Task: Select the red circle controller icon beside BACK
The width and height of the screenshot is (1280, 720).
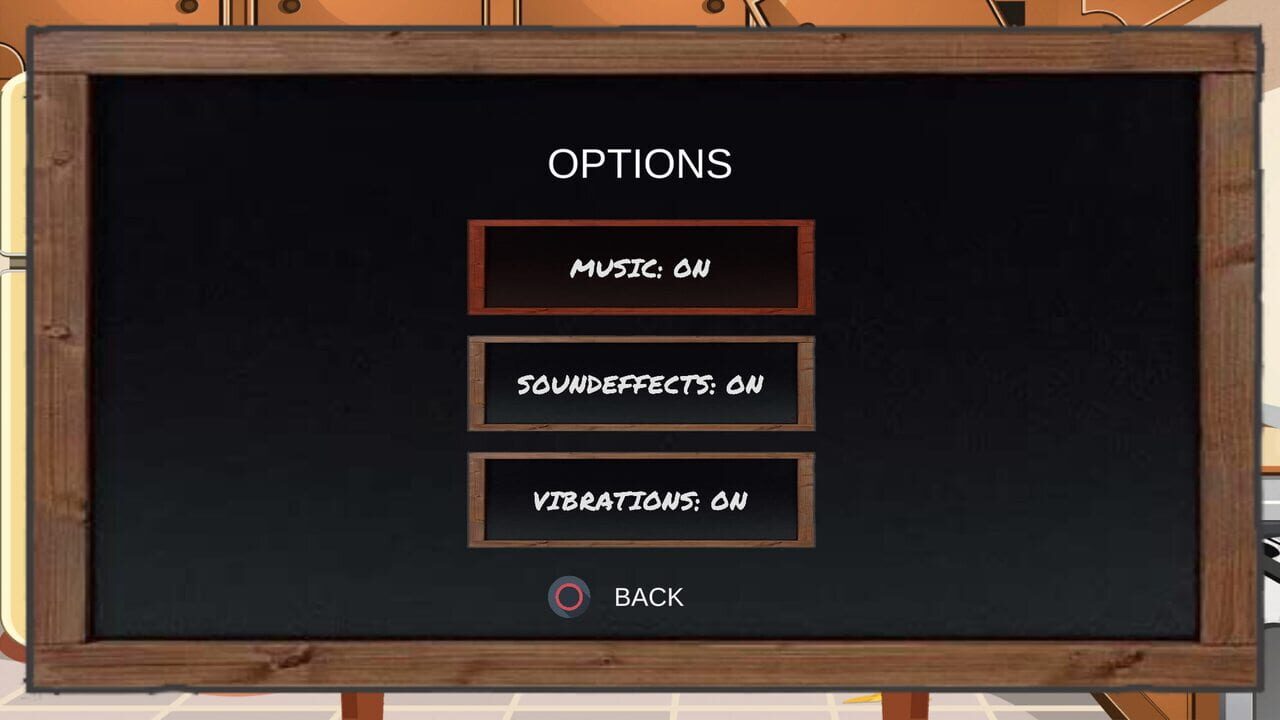Action: click(567, 597)
